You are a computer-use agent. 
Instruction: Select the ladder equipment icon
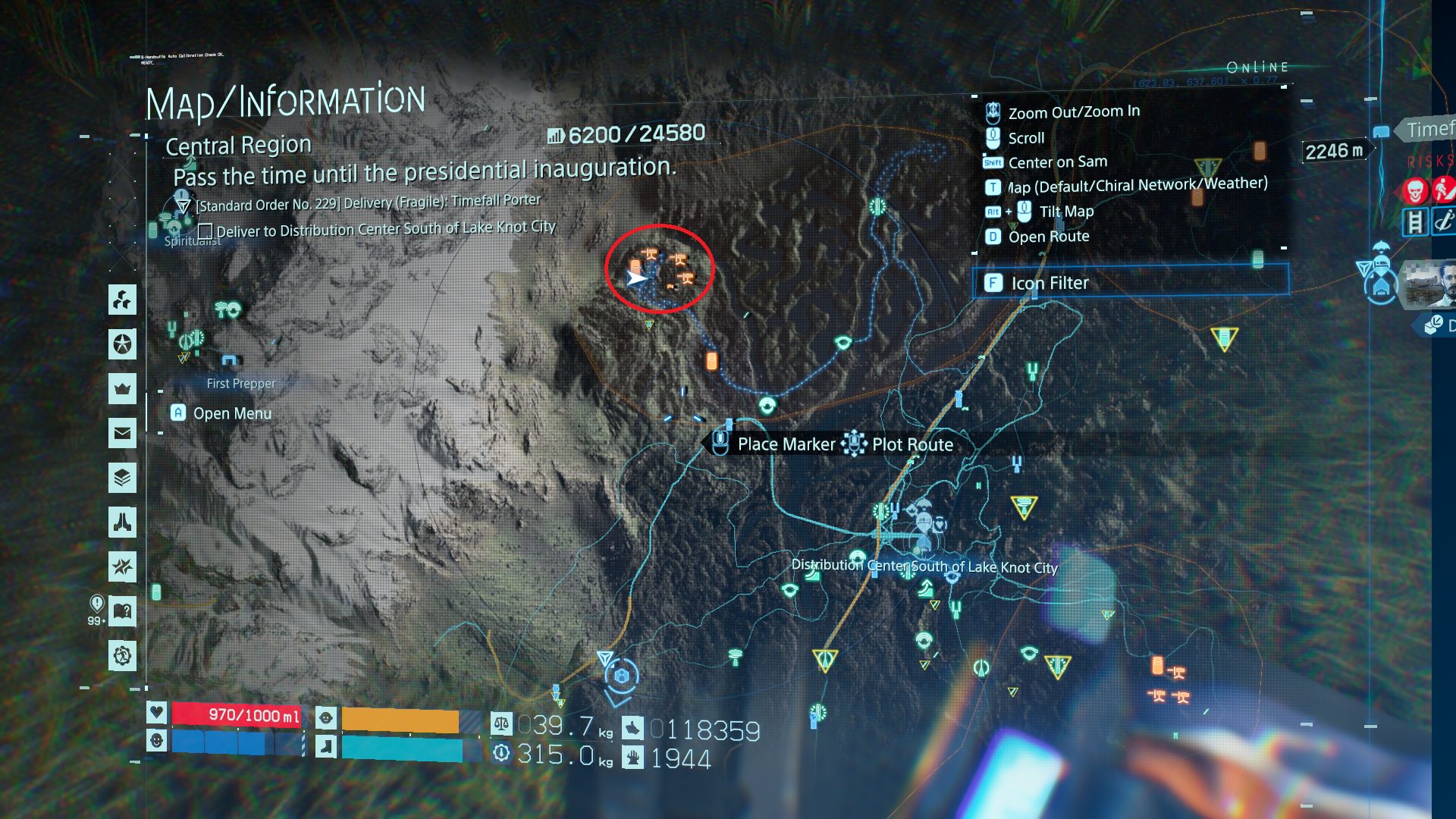click(1415, 222)
